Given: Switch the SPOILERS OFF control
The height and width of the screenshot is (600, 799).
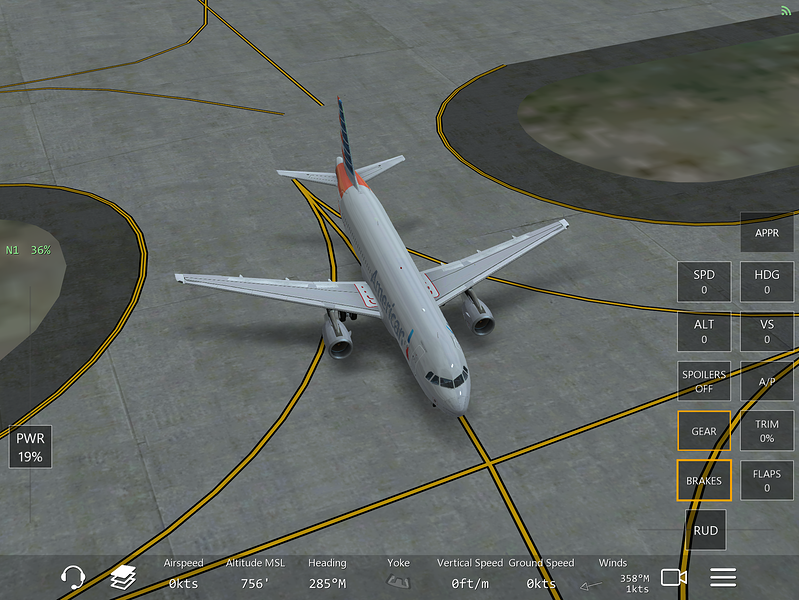Looking at the screenshot, I should [704, 381].
